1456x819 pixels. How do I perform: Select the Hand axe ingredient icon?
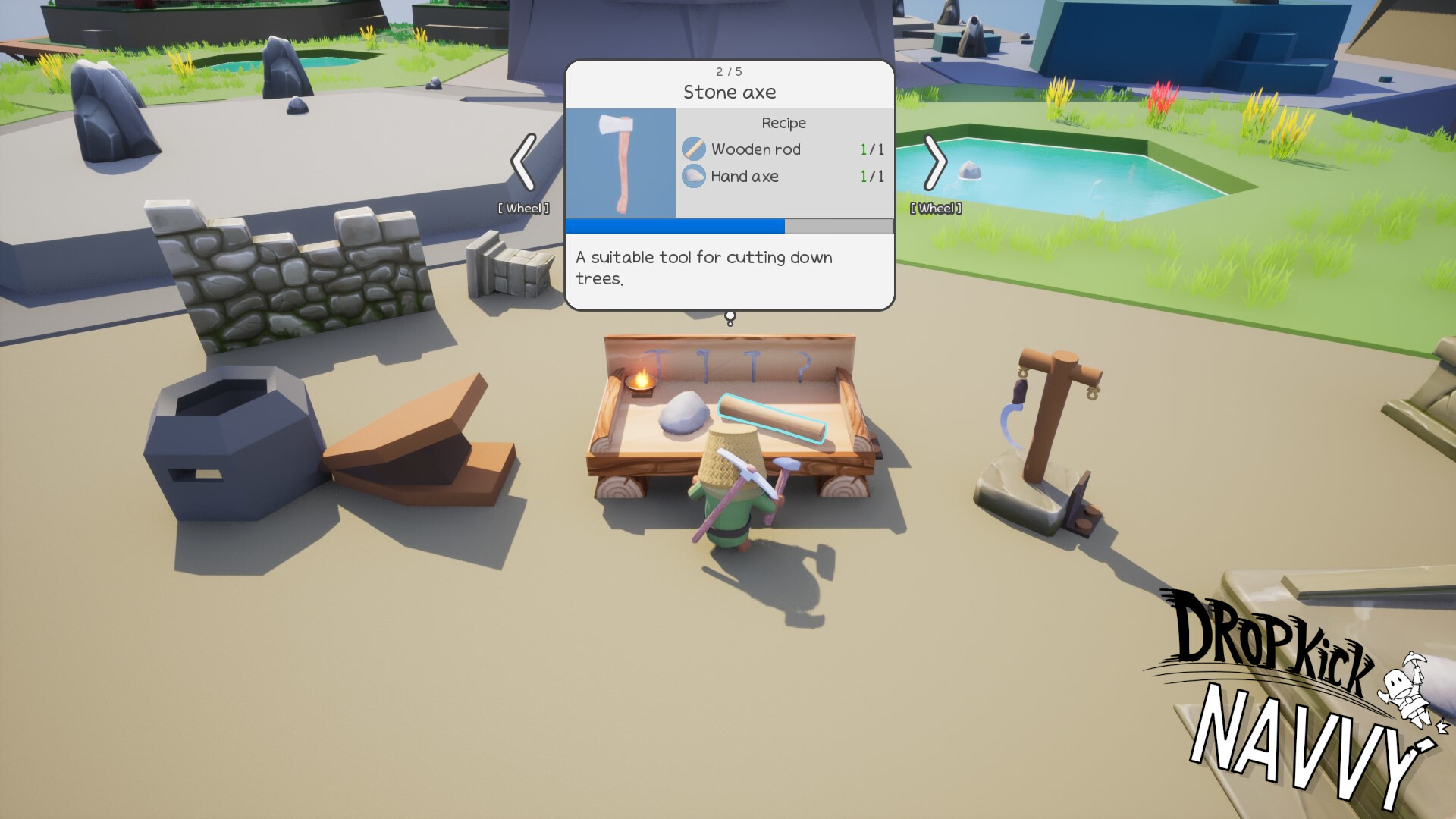(695, 176)
